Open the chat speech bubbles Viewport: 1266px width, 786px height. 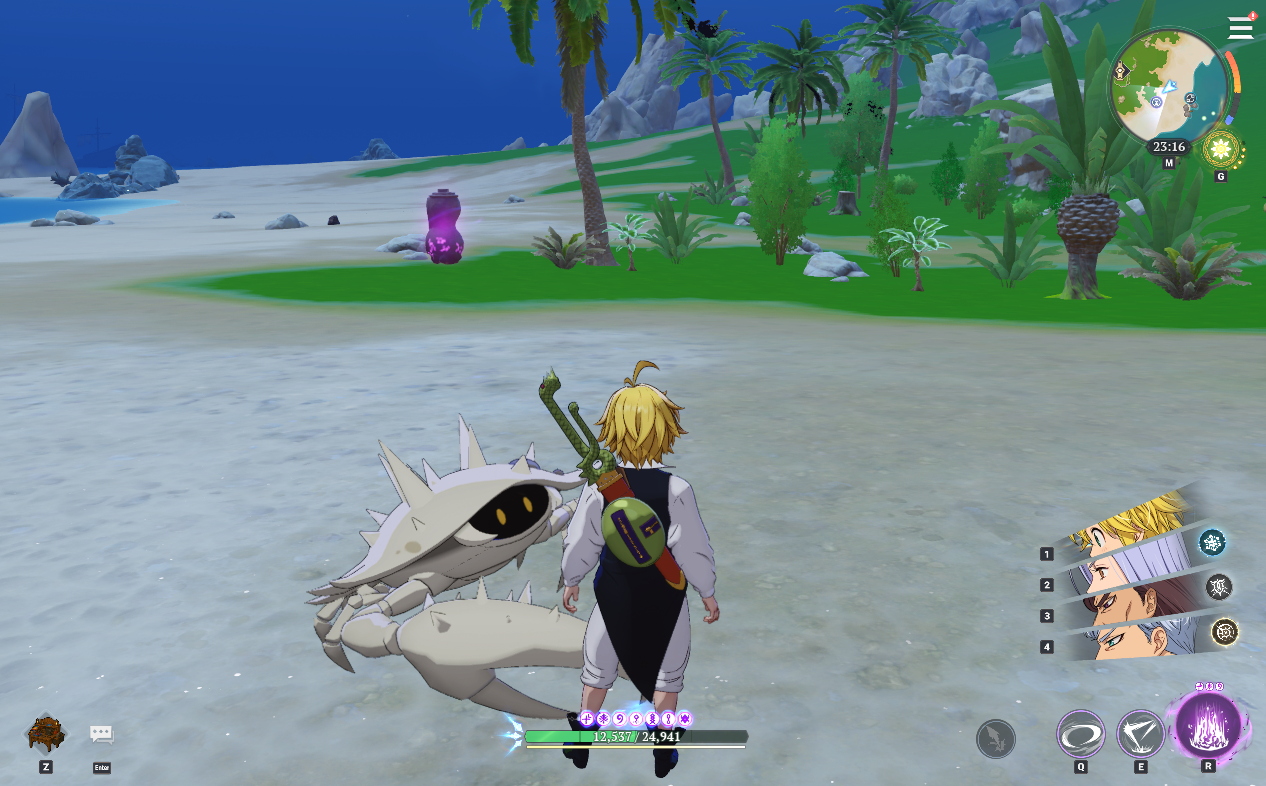101,734
